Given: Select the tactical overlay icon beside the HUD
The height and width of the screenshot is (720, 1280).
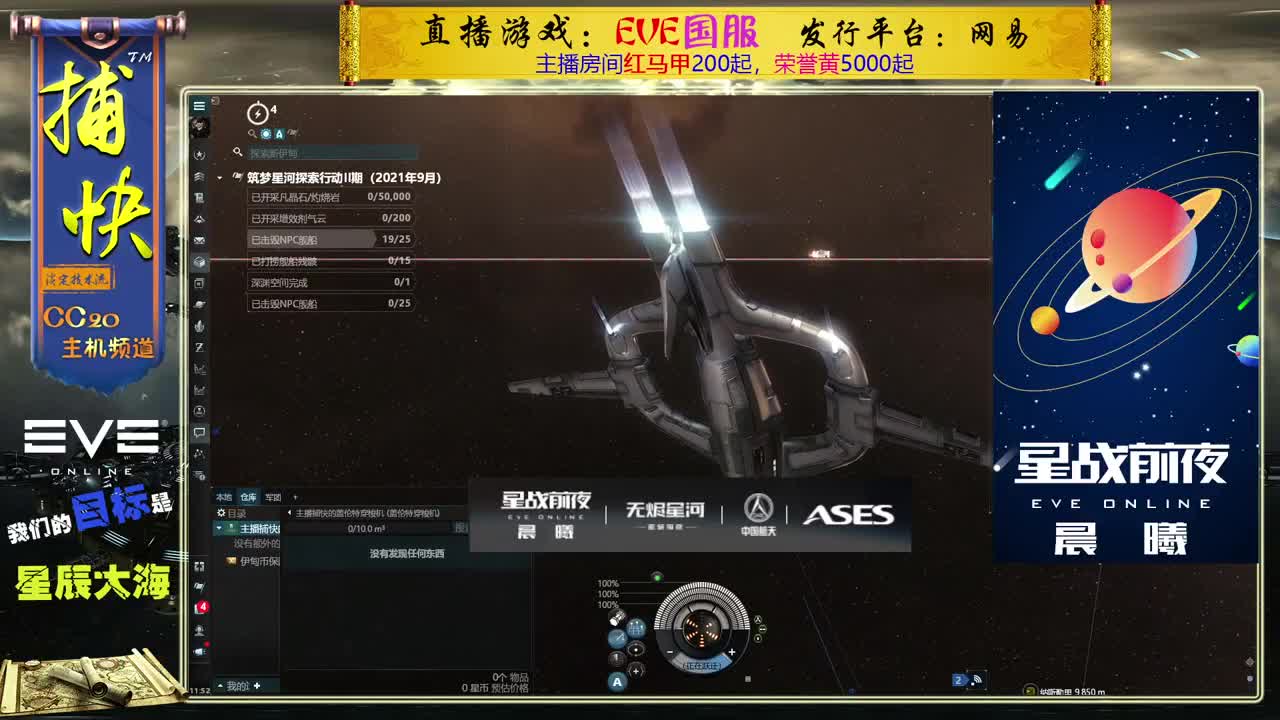Looking at the screenshot, I should (x=636, y=627).
